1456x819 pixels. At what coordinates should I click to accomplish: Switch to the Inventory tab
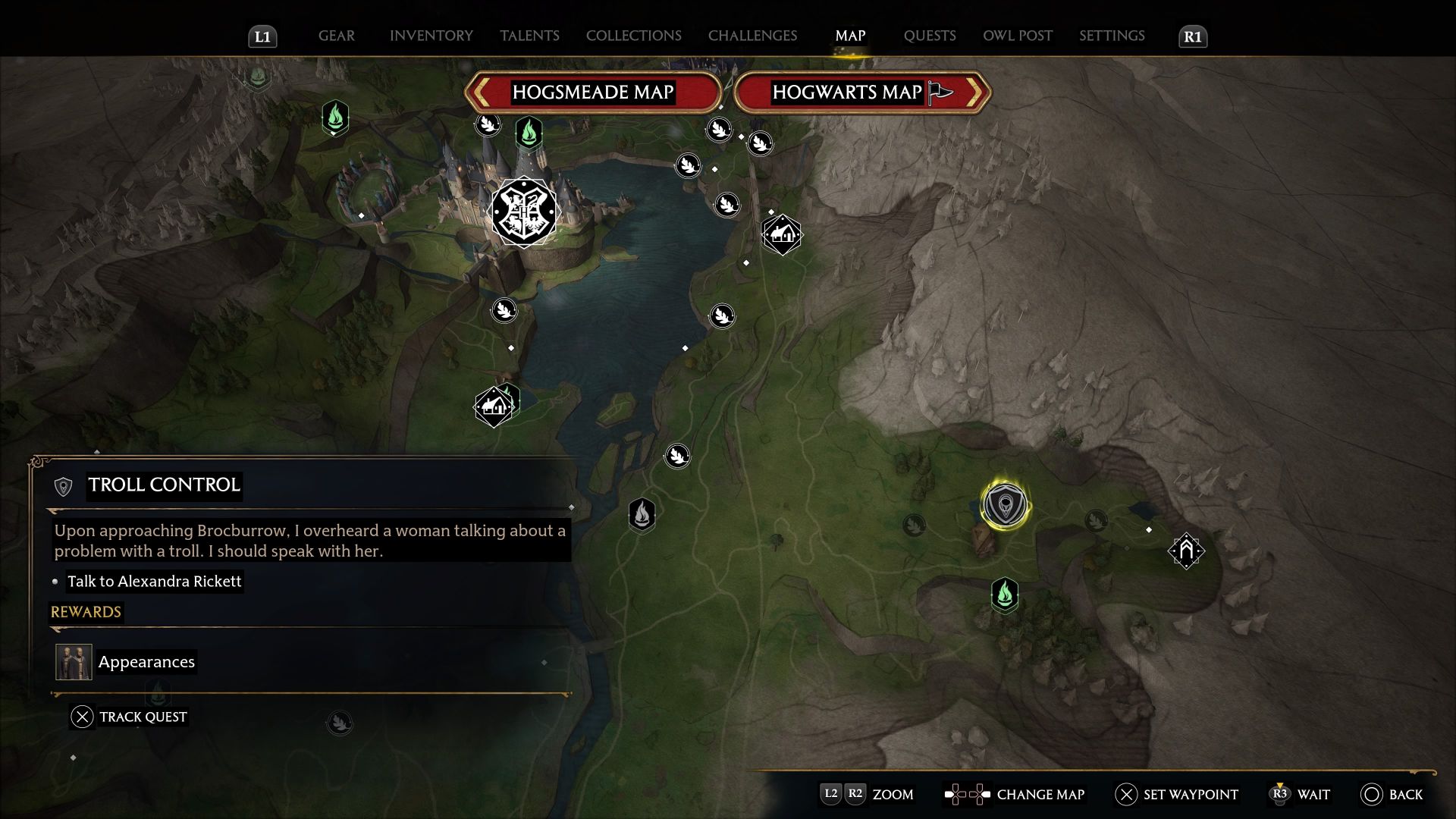point(431,36)
